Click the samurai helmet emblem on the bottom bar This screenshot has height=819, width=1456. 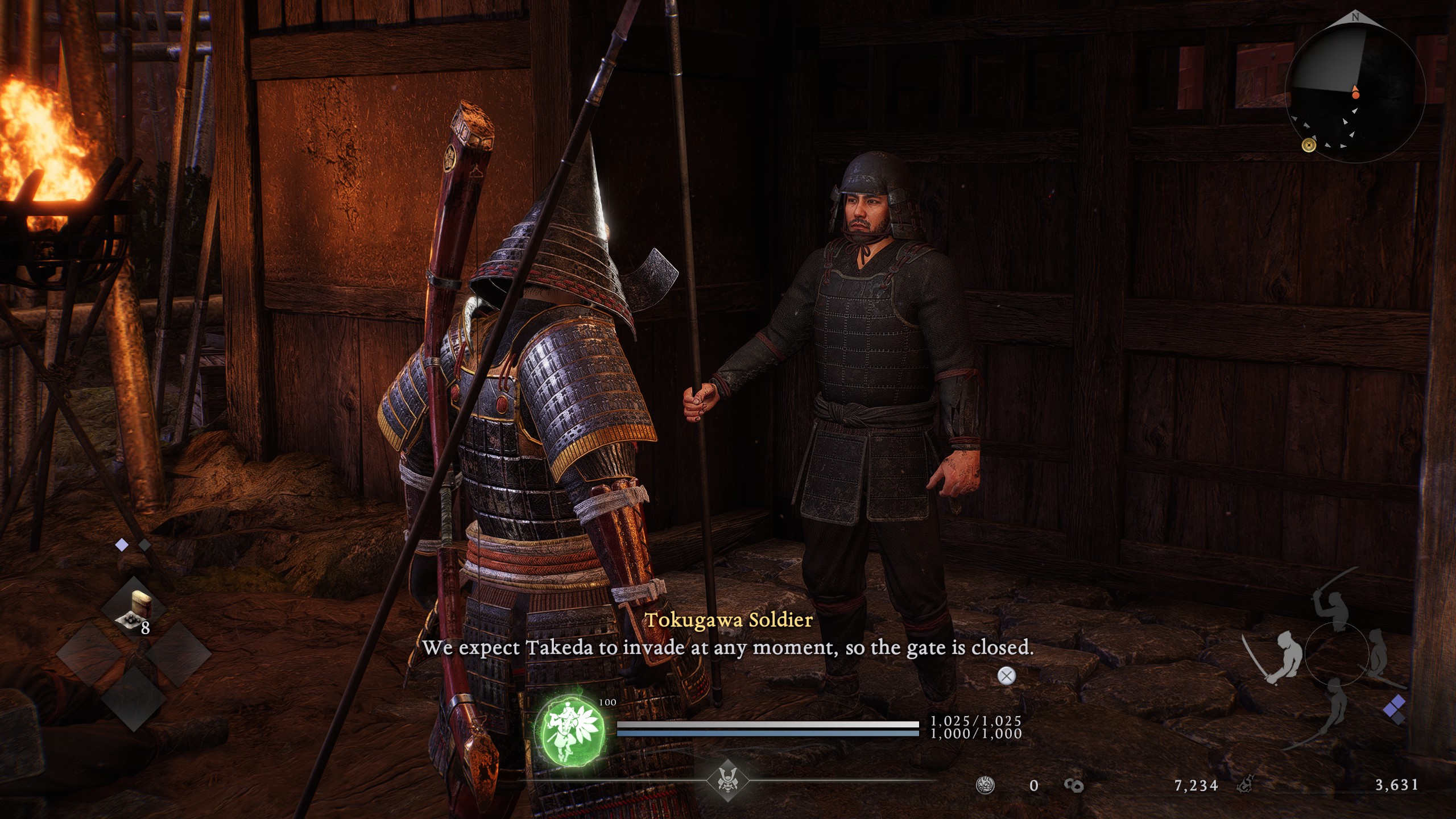pyautogui.click(x=727, y=779)
